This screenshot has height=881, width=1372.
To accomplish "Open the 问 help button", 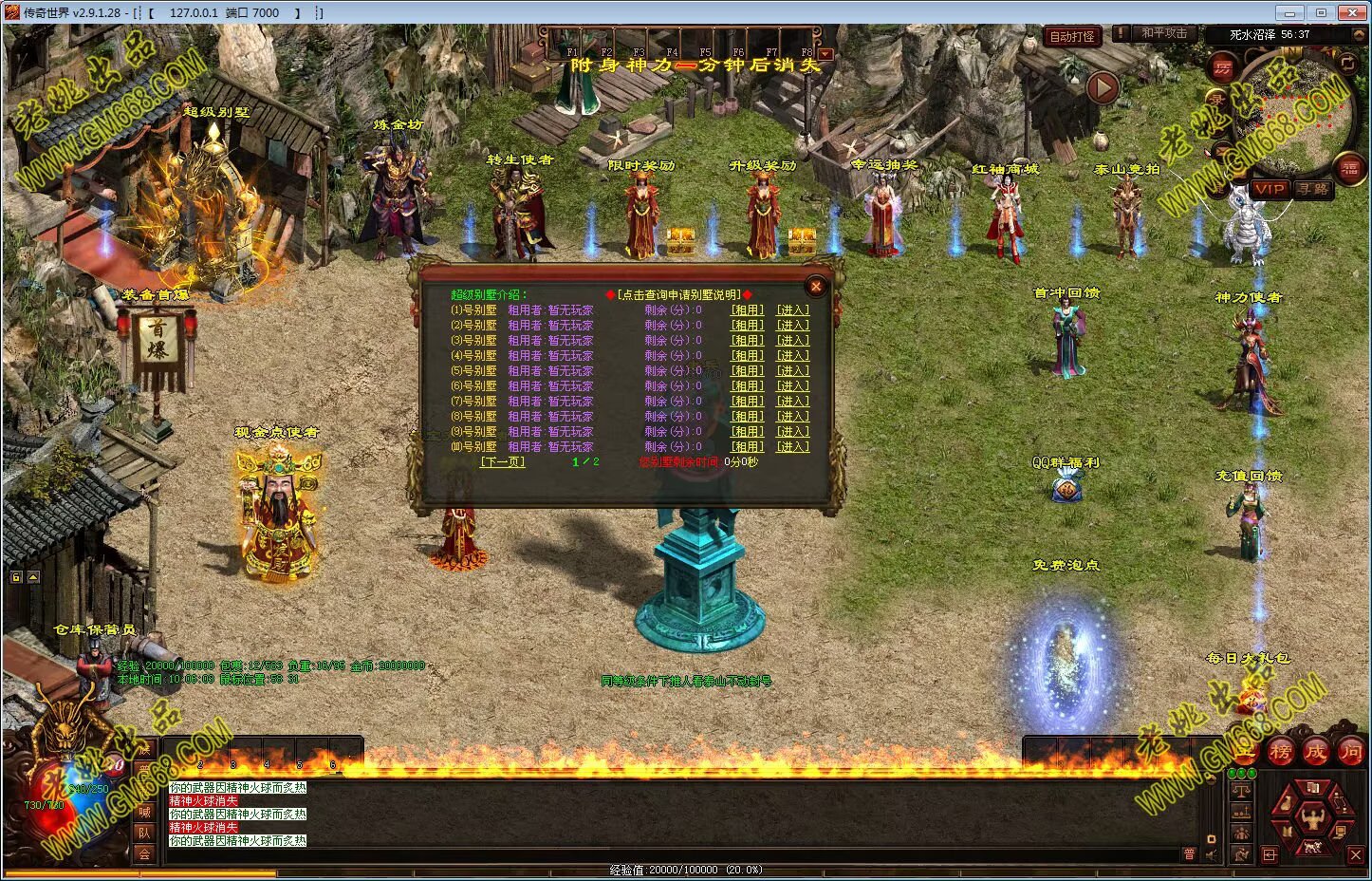I will pyautogui.click(x=1350, y=751).
